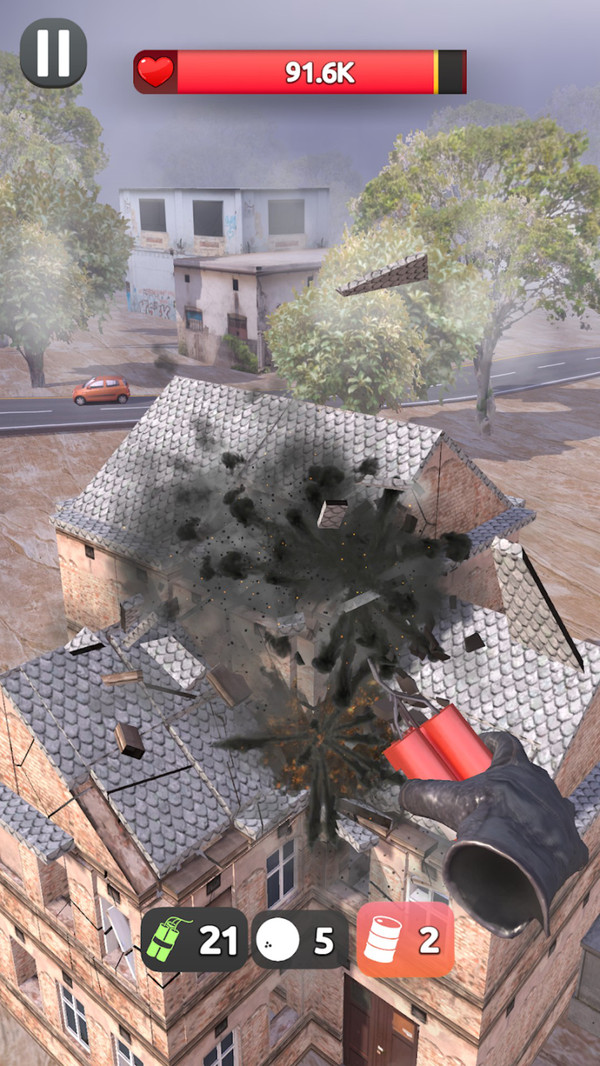The height and width of the screenshot is (1066, 600).
Task: Switch to the explosive barrel weapon
Action: 405,940
